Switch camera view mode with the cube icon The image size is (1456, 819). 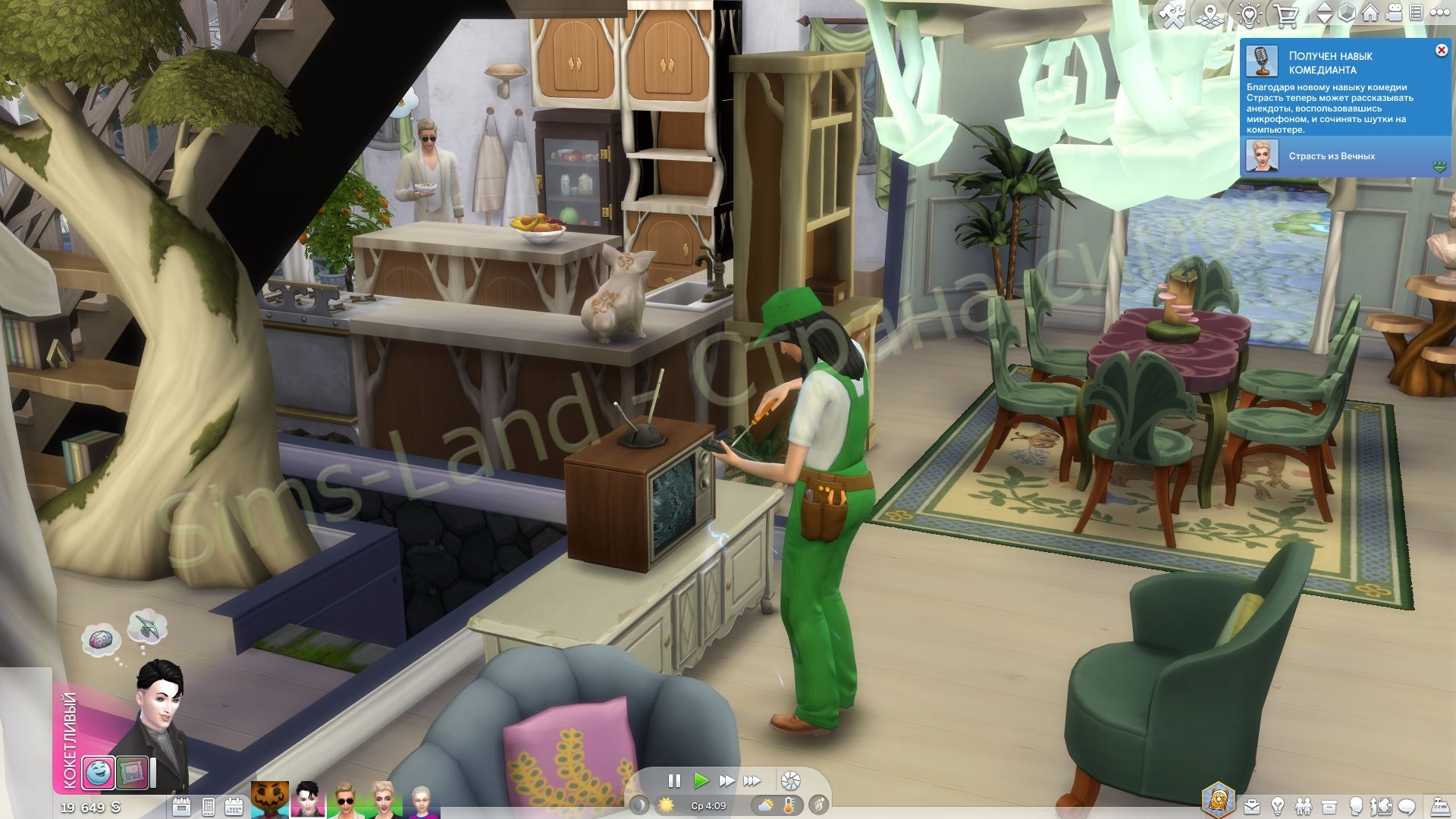click(1348, 13)
